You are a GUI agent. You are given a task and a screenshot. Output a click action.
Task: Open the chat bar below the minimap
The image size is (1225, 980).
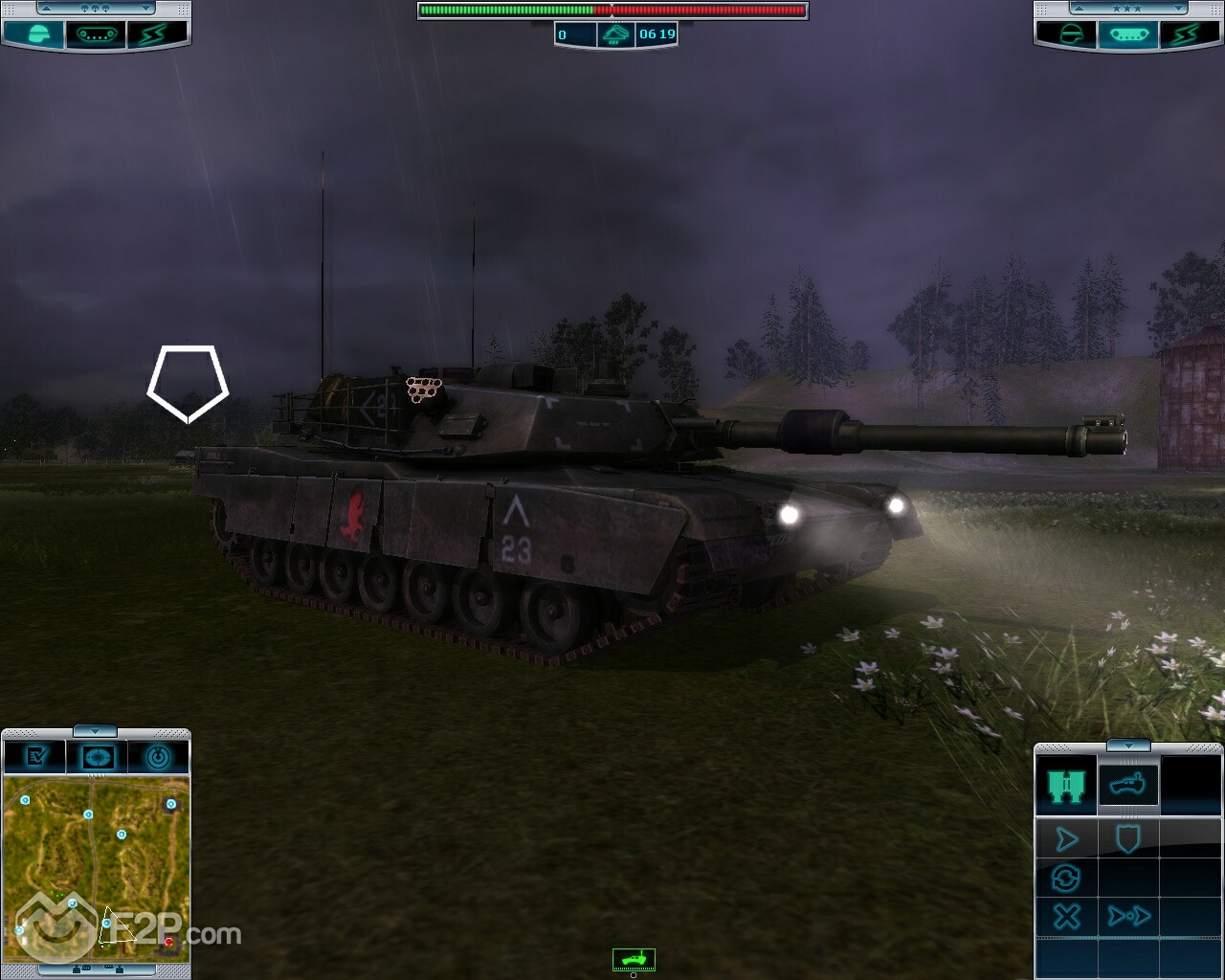click(96, 970)
